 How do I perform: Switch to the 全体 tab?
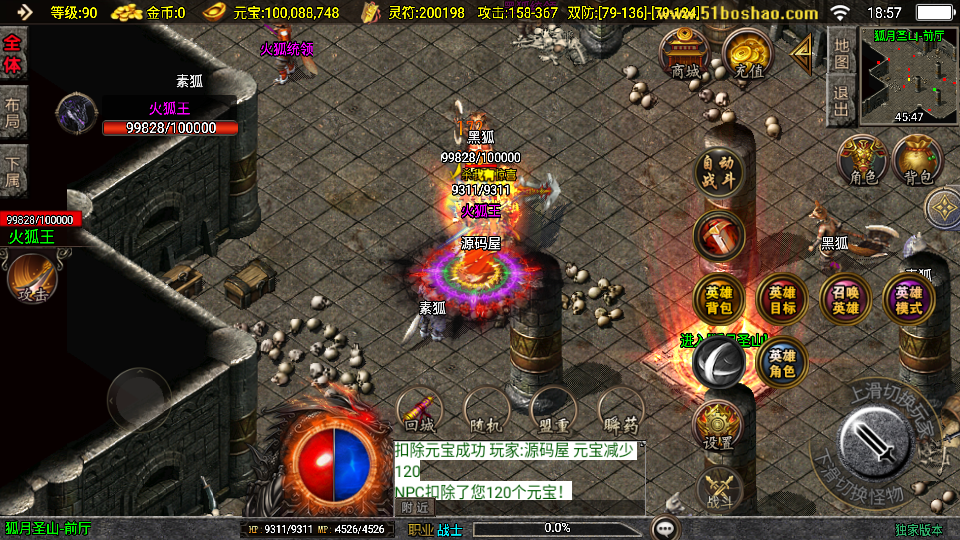pos(13,54)
